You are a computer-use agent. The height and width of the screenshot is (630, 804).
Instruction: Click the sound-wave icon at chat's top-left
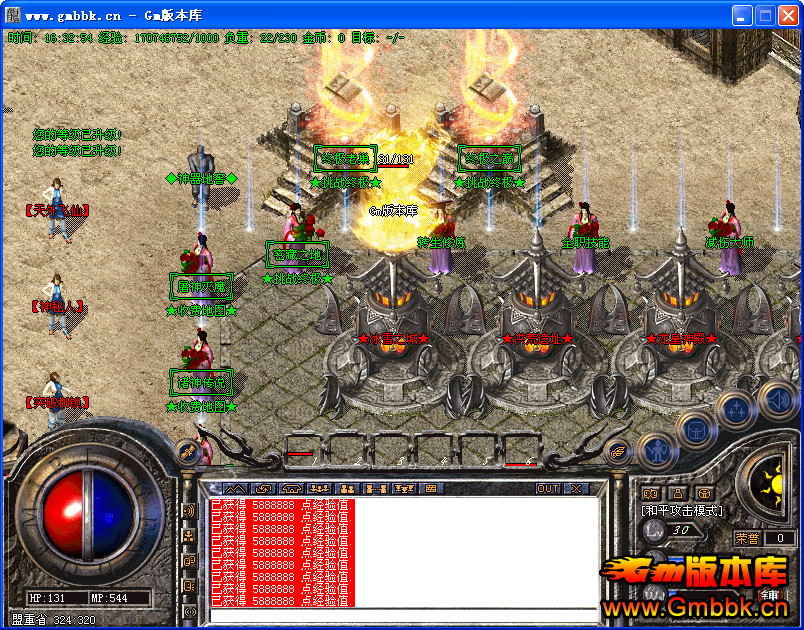(x=189, y=511)
